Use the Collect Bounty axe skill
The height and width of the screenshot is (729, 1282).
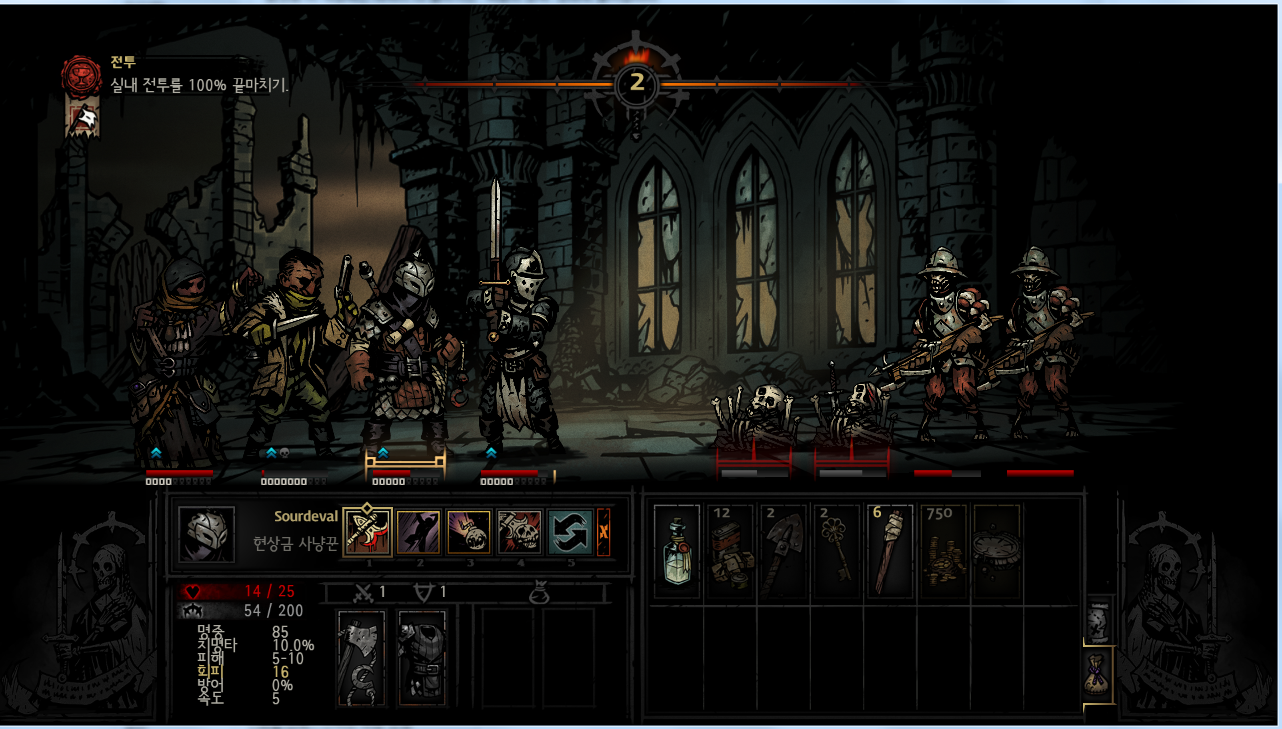(367, 531)
